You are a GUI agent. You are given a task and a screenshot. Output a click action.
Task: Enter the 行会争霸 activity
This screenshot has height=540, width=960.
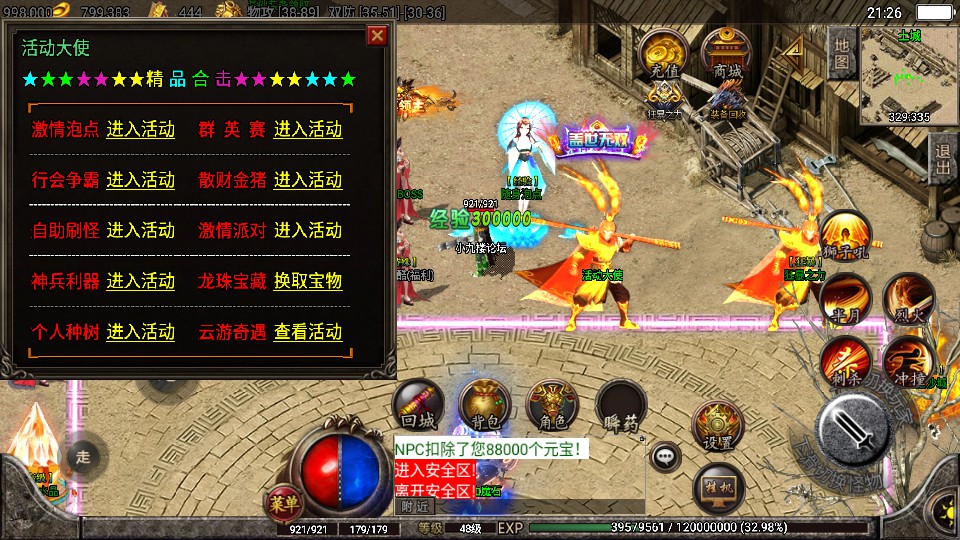(x=141, y=180)
